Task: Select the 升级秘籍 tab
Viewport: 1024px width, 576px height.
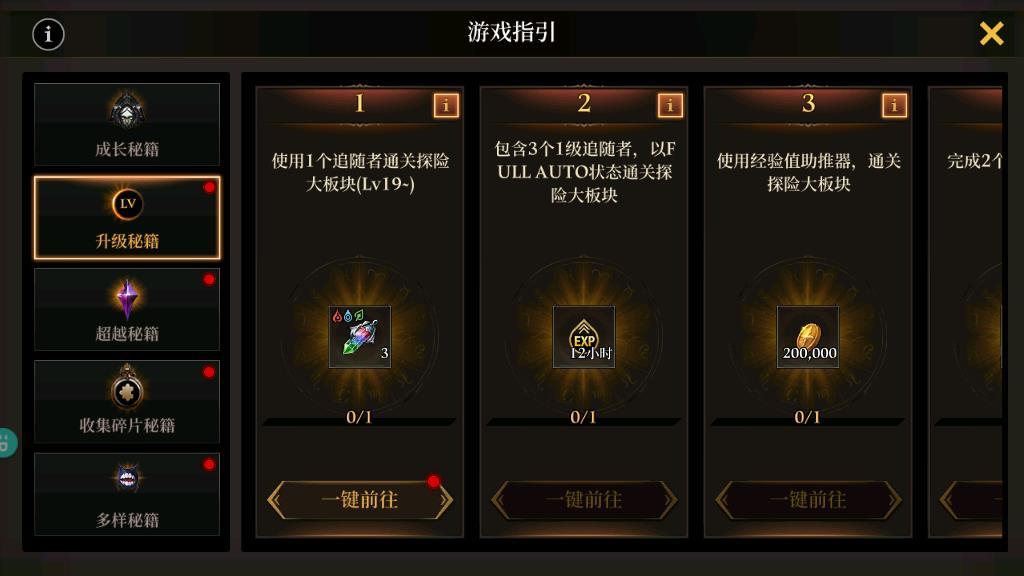Action: [x=127, y=217]
